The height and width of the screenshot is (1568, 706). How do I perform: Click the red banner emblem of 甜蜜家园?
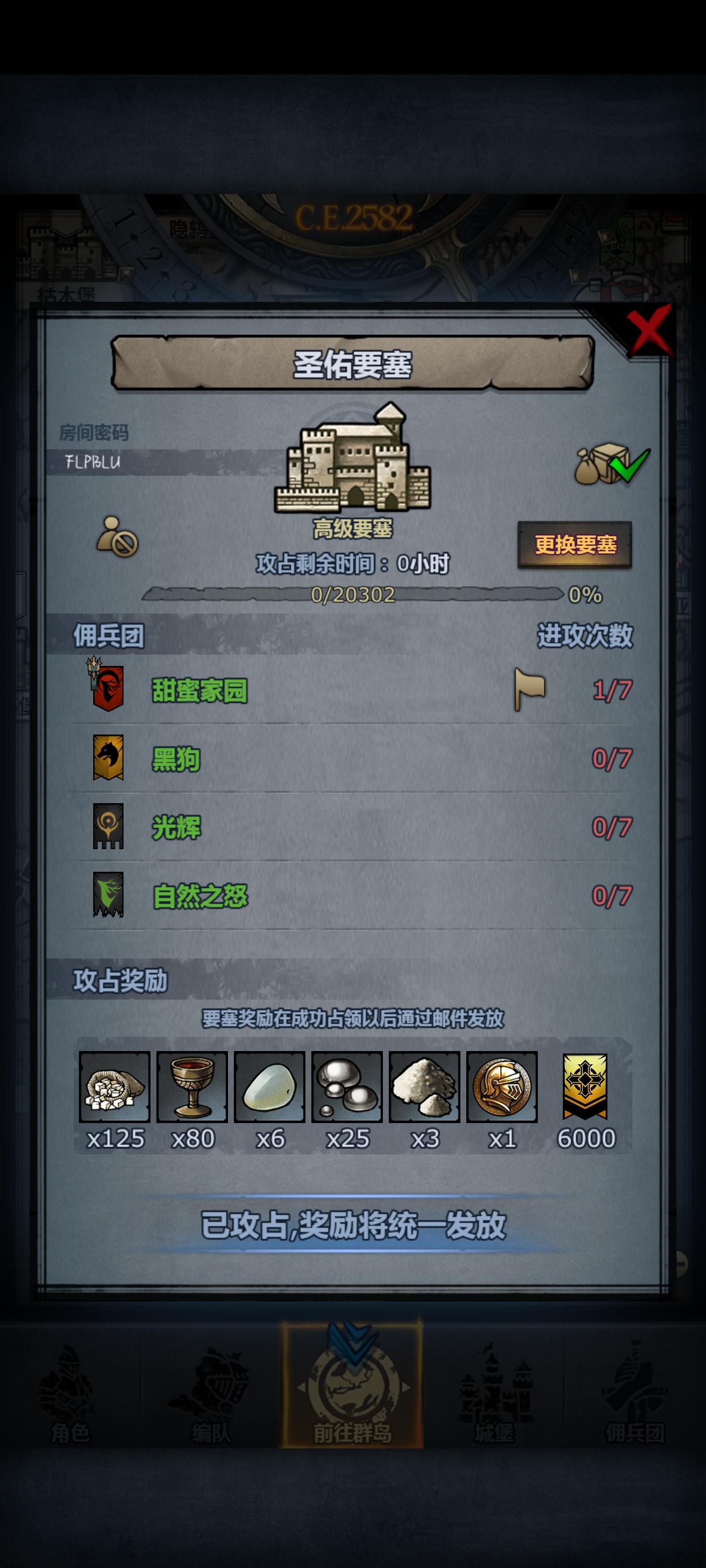pyautogui.click(x=106, y=691)
